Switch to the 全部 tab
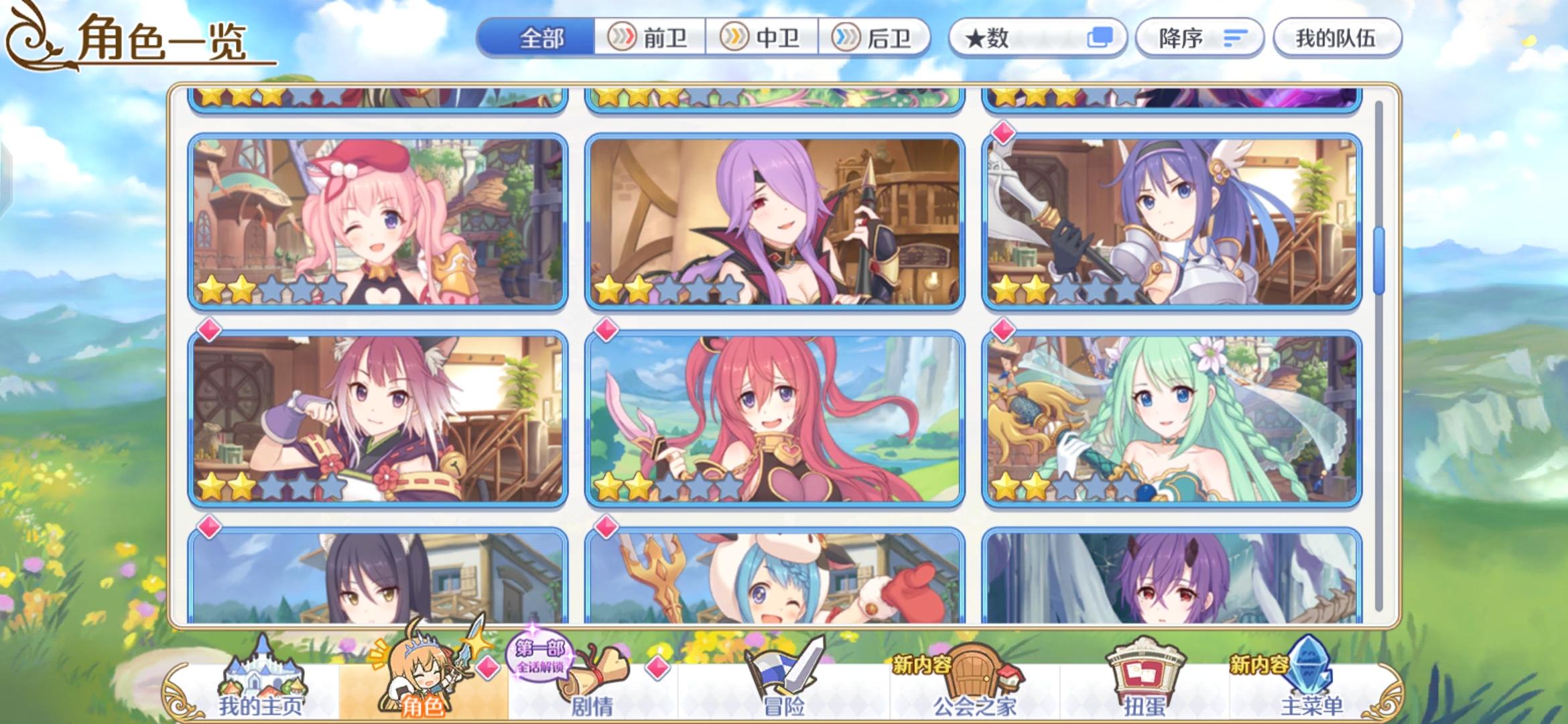 pos(543,38)
